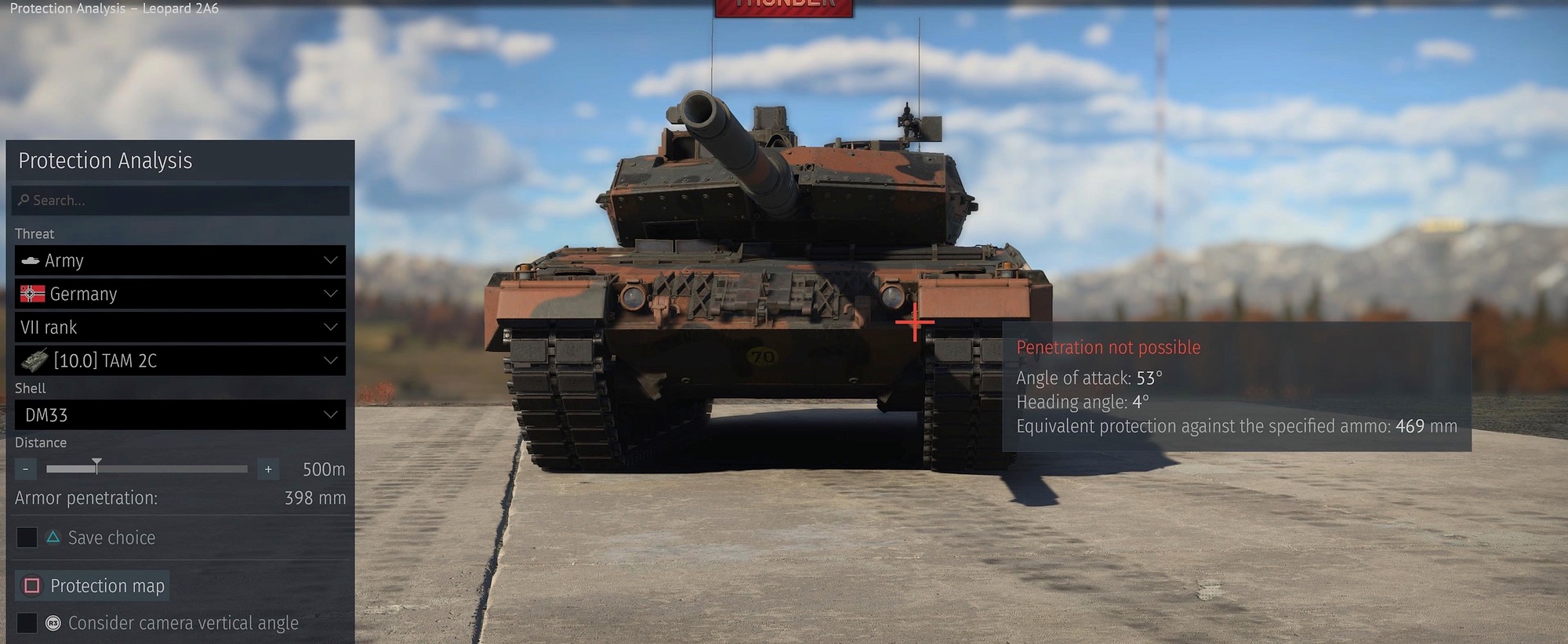Viewport: 1568px width, 644px height.
Task: Click the distance slider handle
Action: 96,465
